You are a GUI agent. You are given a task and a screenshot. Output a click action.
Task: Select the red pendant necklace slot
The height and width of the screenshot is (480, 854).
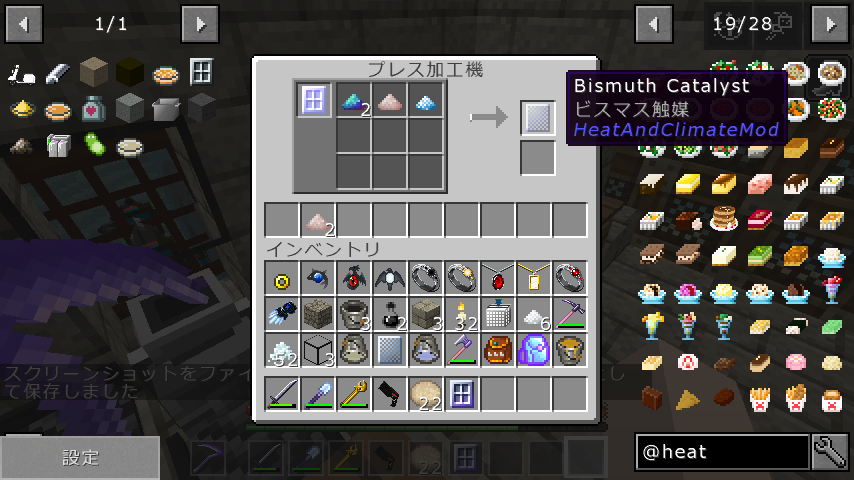[x=498, y=278]
